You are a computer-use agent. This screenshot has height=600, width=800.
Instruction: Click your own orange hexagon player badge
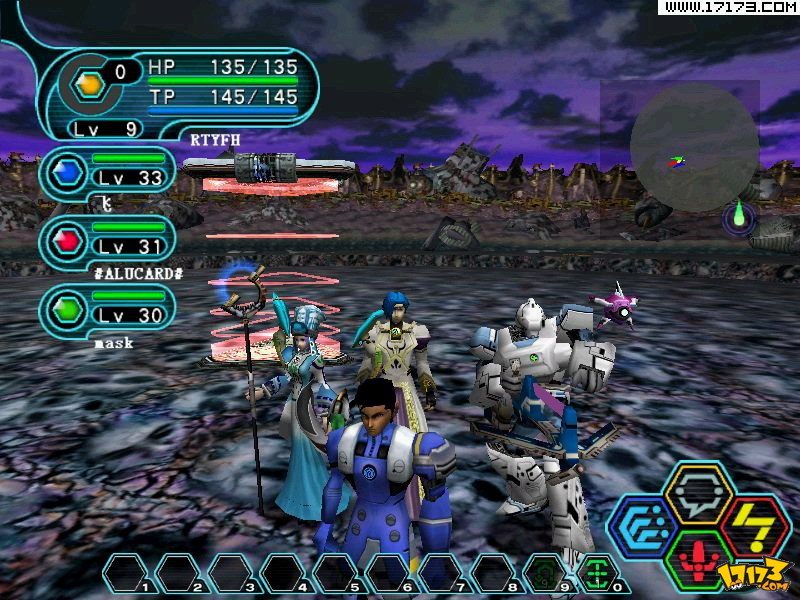pyautogui.click(x=90, y=86)
